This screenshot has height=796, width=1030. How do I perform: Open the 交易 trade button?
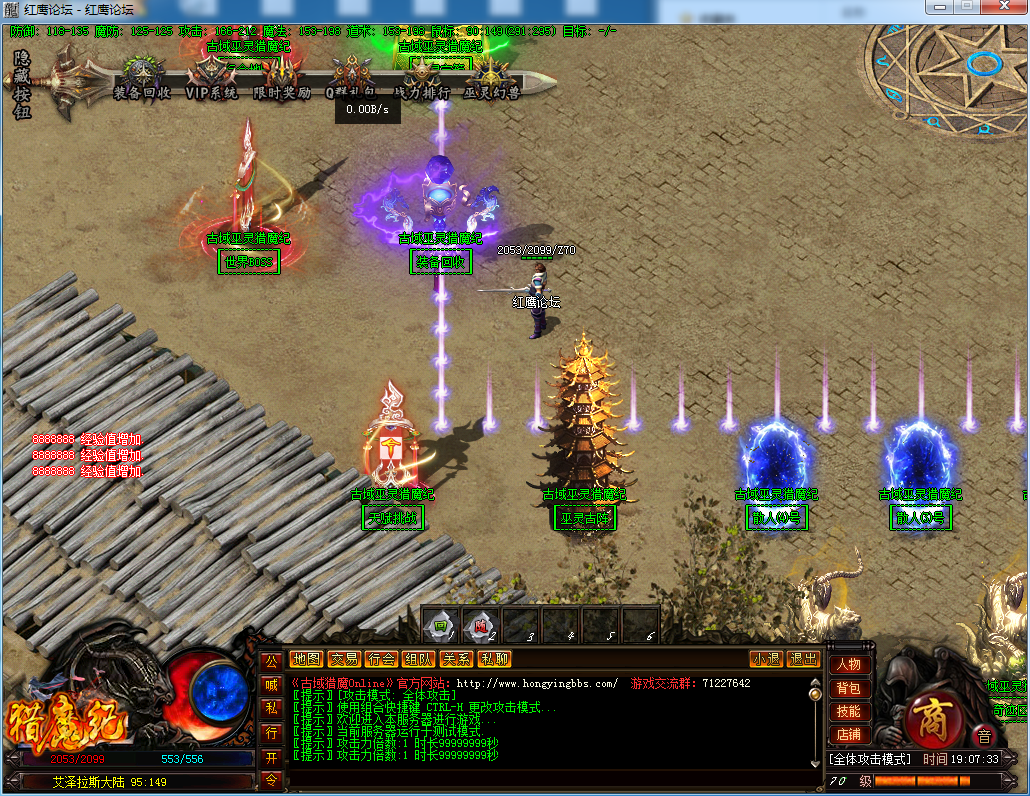pyautogui.click(x=344, y=659)
